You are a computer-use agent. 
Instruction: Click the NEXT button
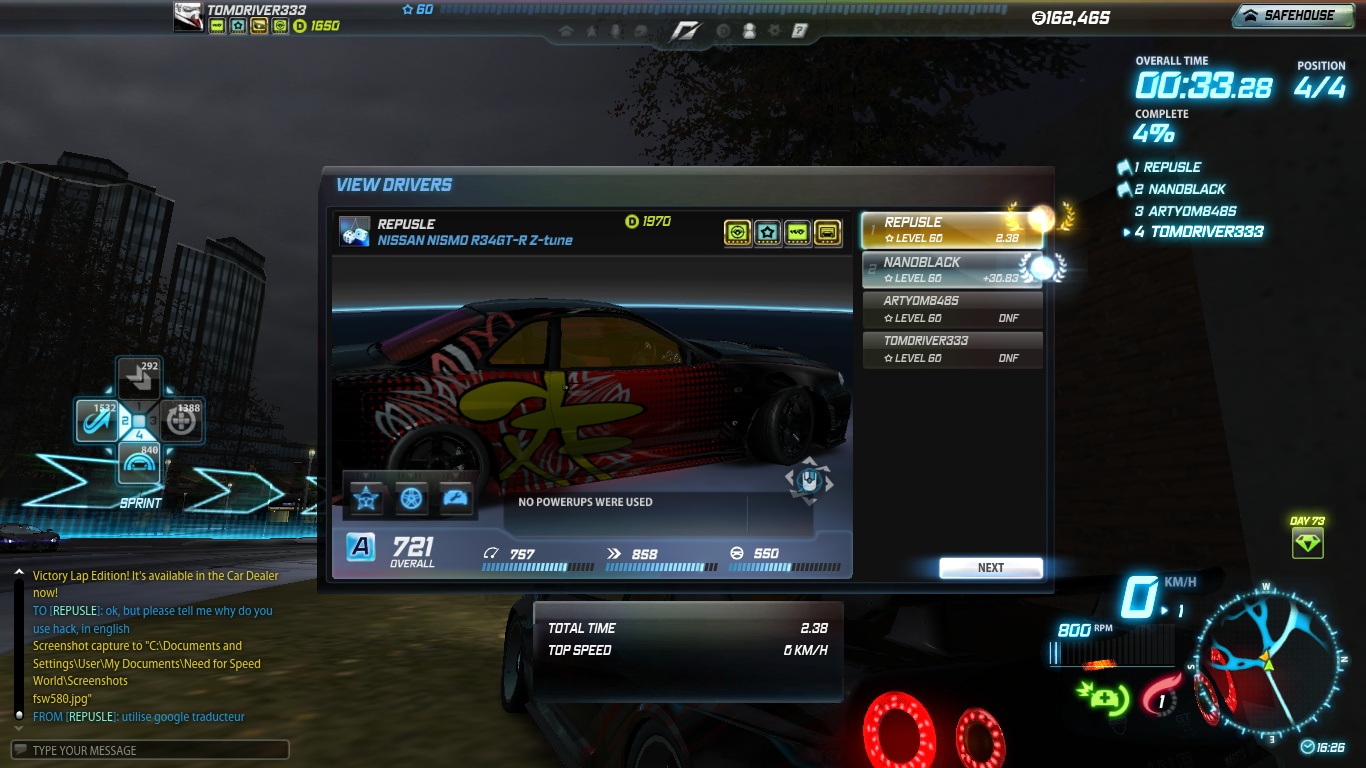pos(990,568)
